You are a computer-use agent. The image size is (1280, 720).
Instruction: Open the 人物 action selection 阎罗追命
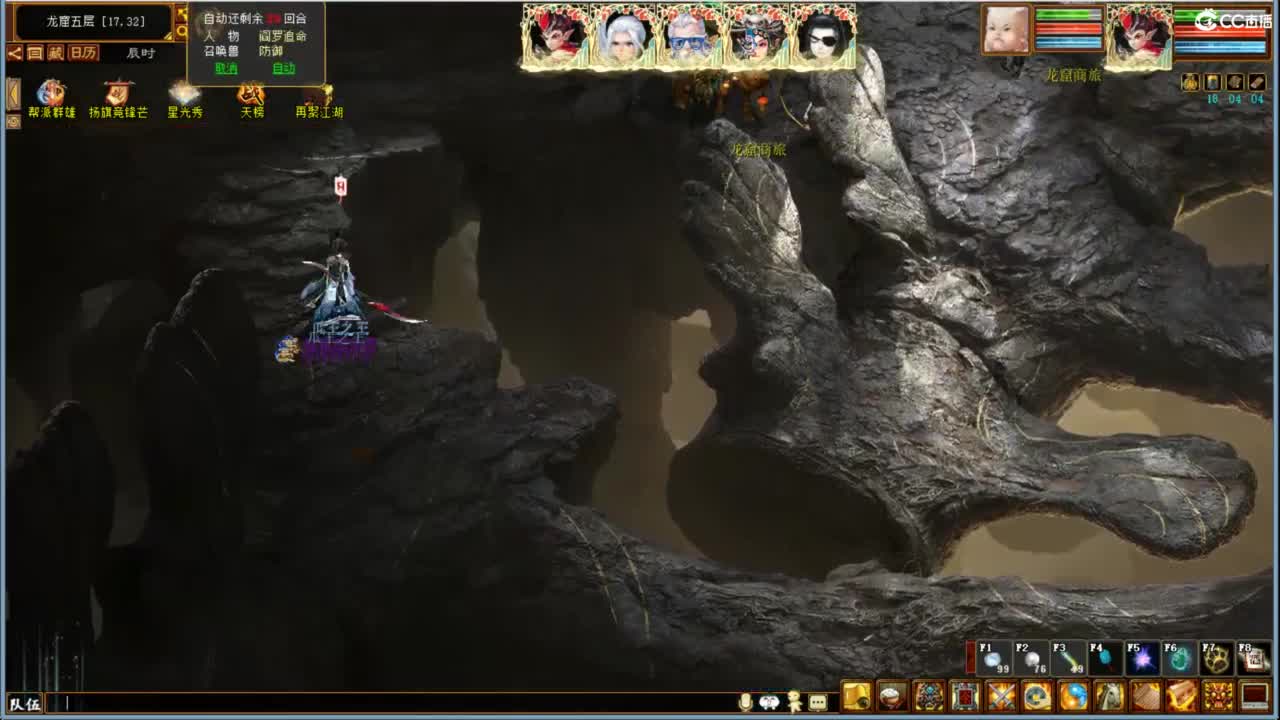click(281, 37)
